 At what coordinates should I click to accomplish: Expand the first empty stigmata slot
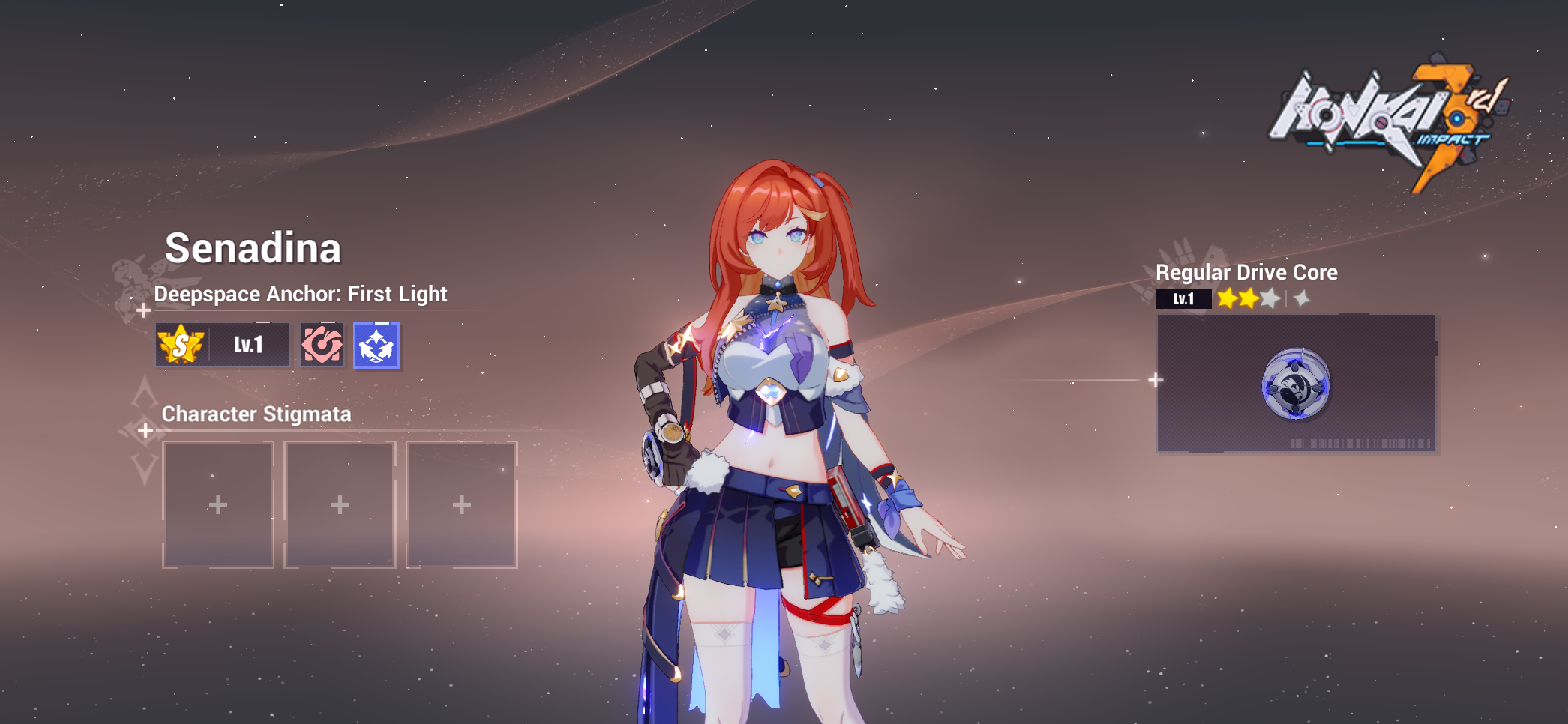(217, 504)
